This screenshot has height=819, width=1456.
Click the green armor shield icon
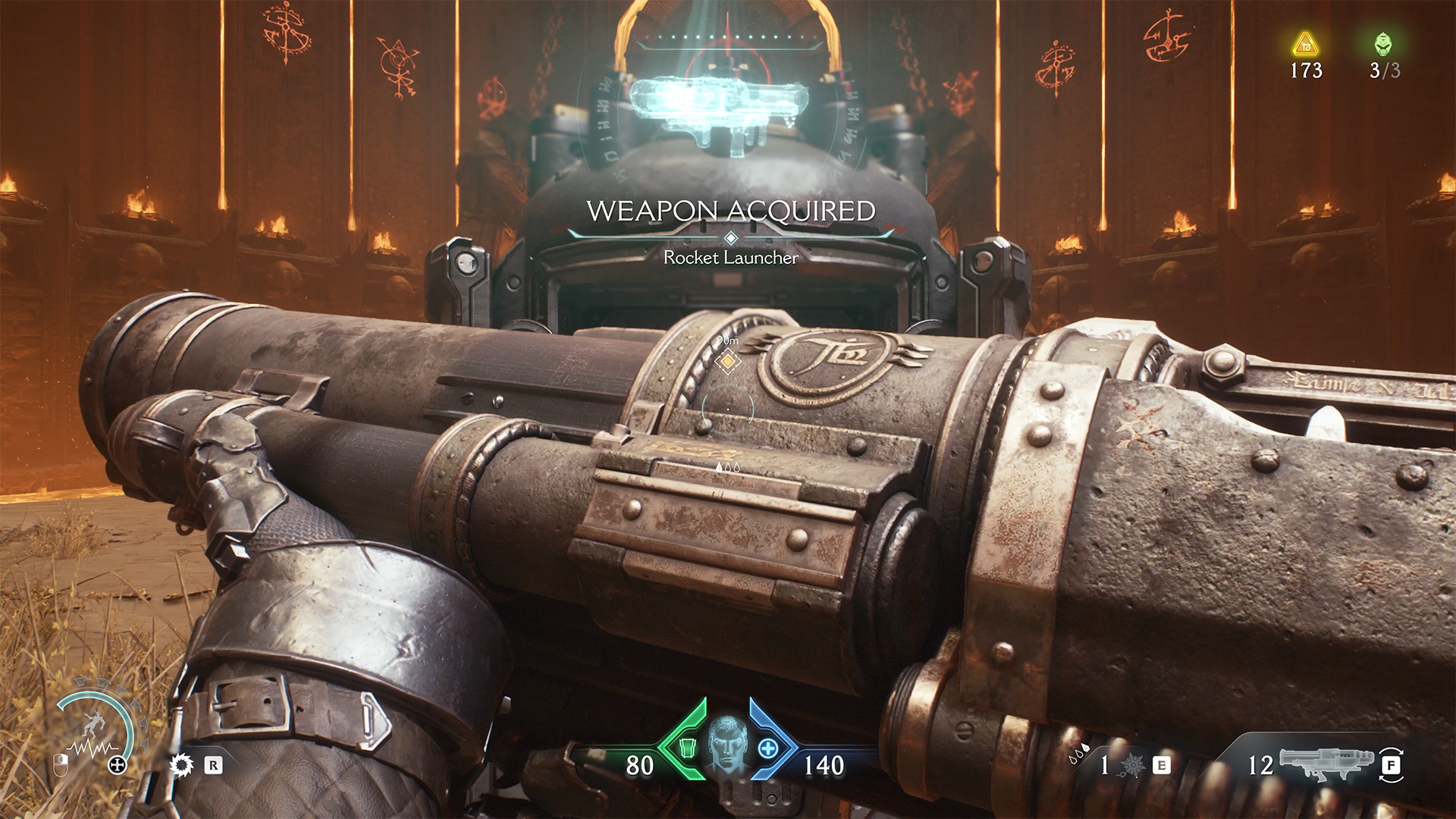(687, 749)
